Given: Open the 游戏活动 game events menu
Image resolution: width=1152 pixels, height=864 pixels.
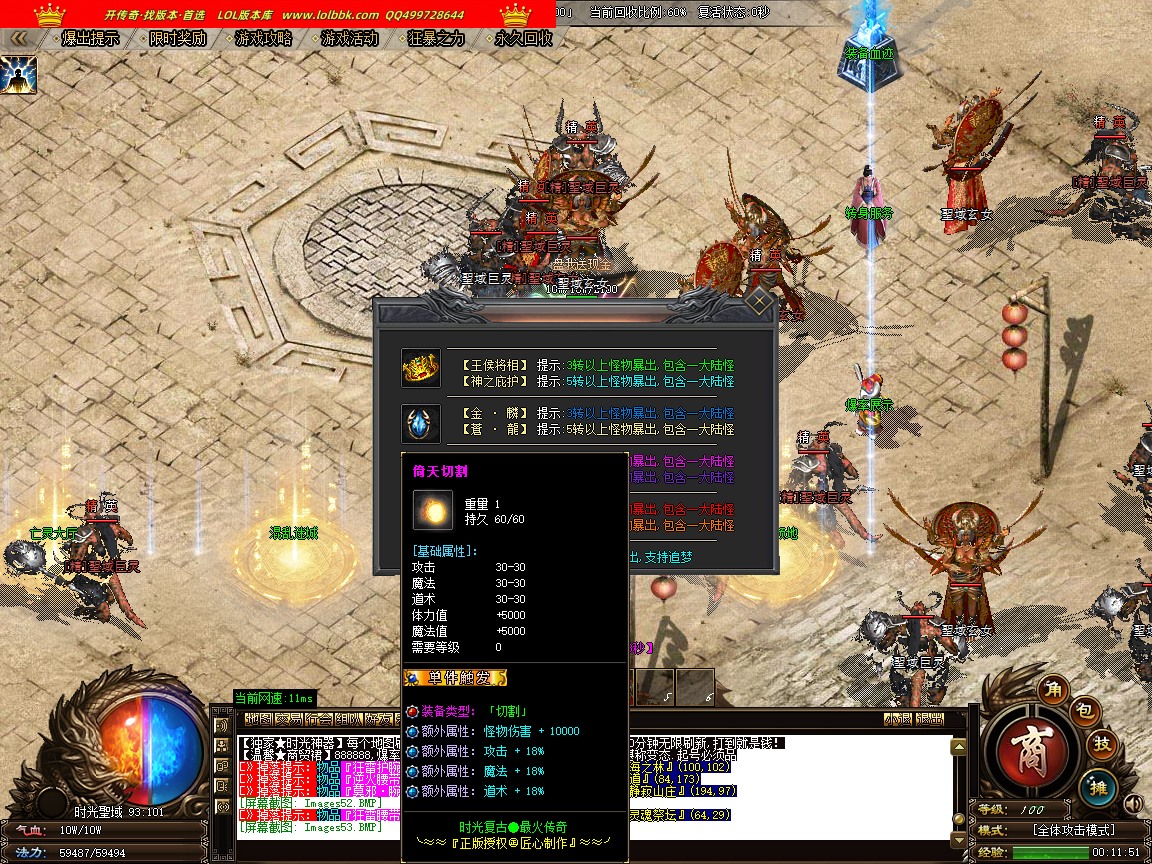Looking at the screenshot, I should coord(349,39).
